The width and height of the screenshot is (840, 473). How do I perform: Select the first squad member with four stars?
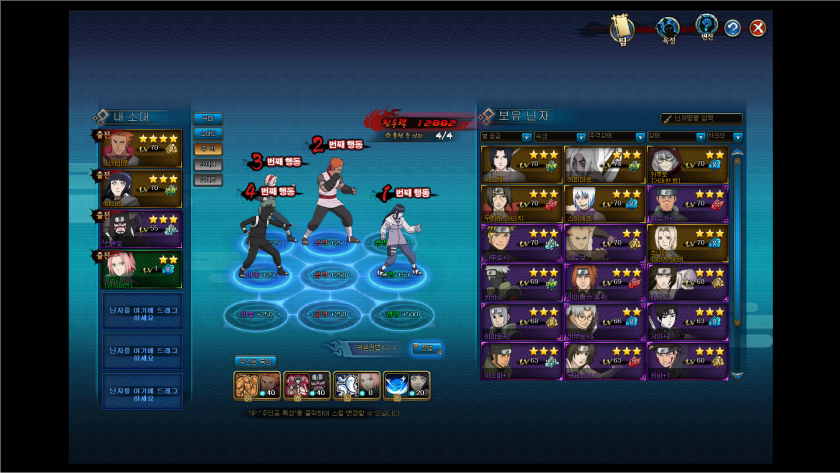pos(142,149)
